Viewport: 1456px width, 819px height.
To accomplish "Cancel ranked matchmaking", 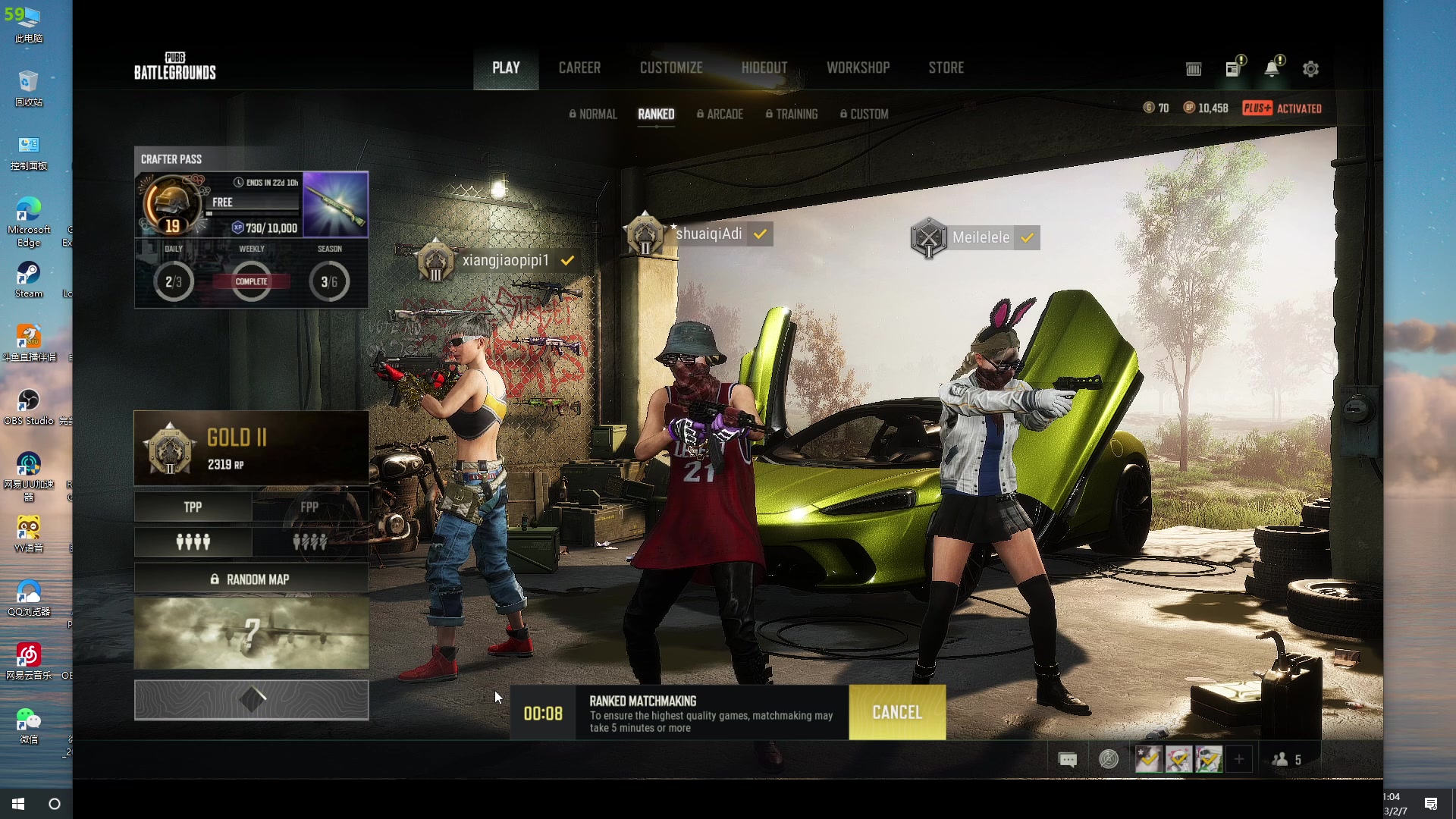I will point(897,712).
